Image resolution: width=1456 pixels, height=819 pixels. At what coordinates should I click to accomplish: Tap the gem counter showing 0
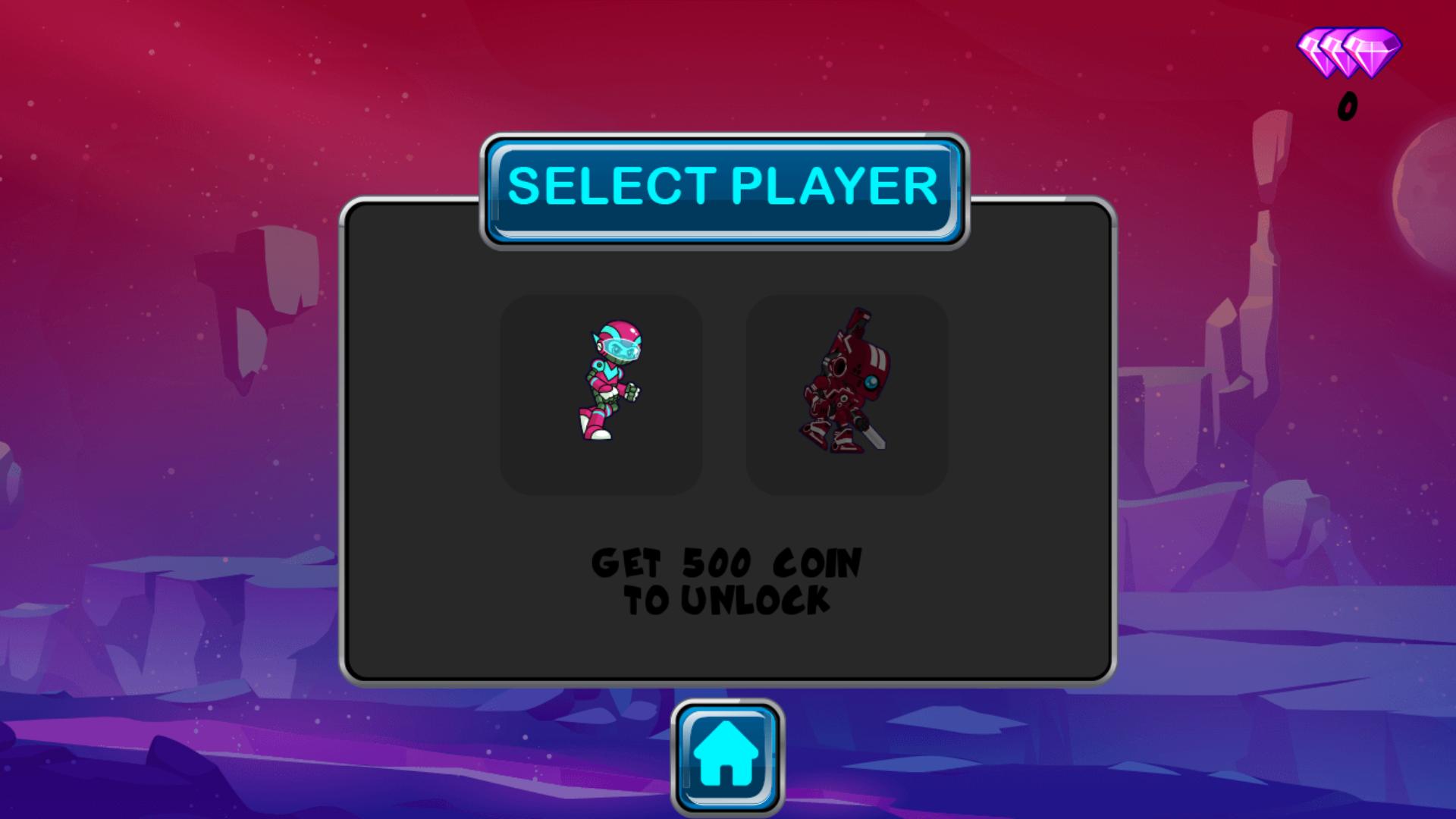1348,105
